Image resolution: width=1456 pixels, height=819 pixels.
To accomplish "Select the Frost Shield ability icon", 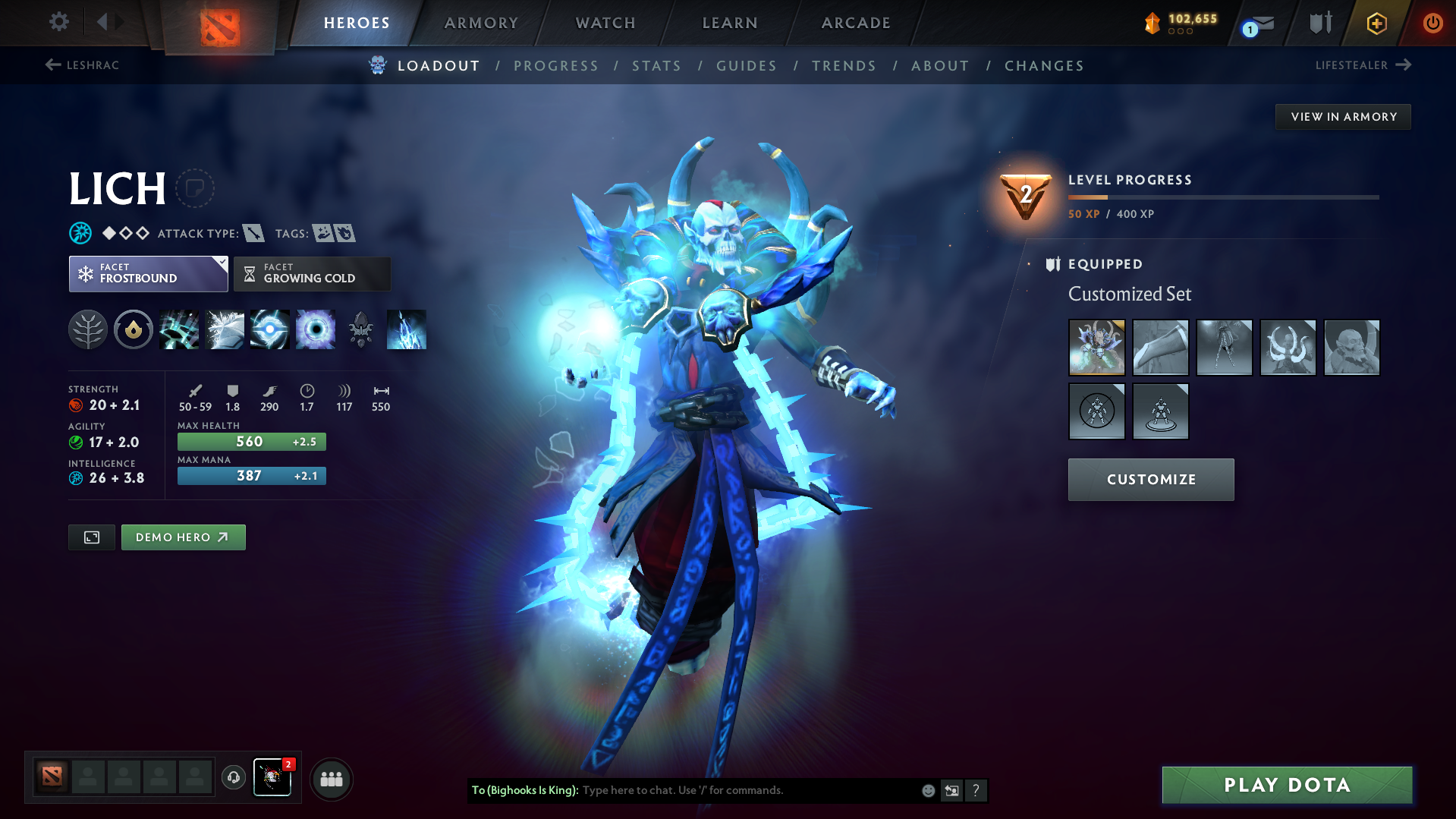I will point(225,329).
